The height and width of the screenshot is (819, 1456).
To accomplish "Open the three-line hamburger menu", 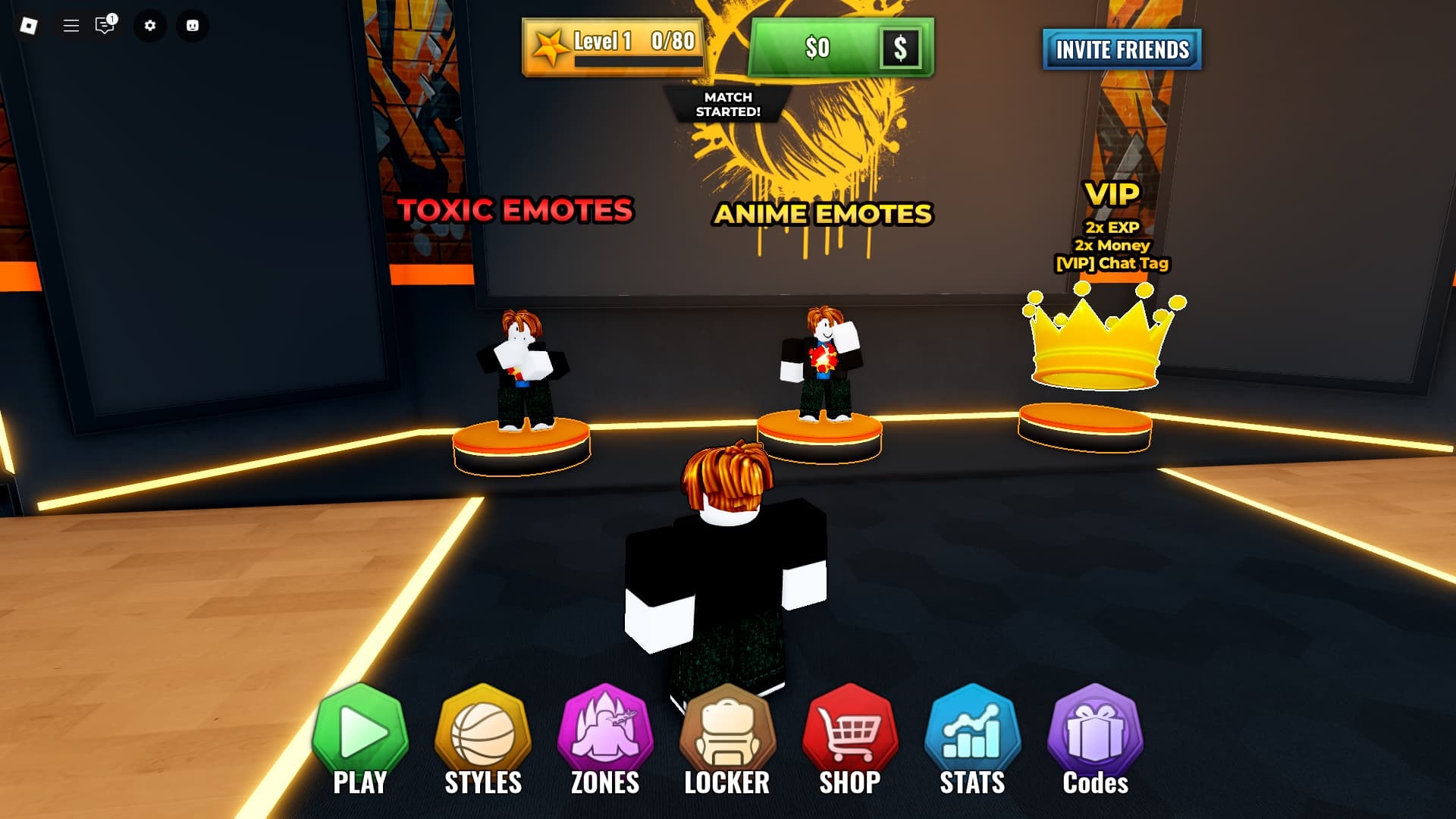I will click(x=71, y=26).
